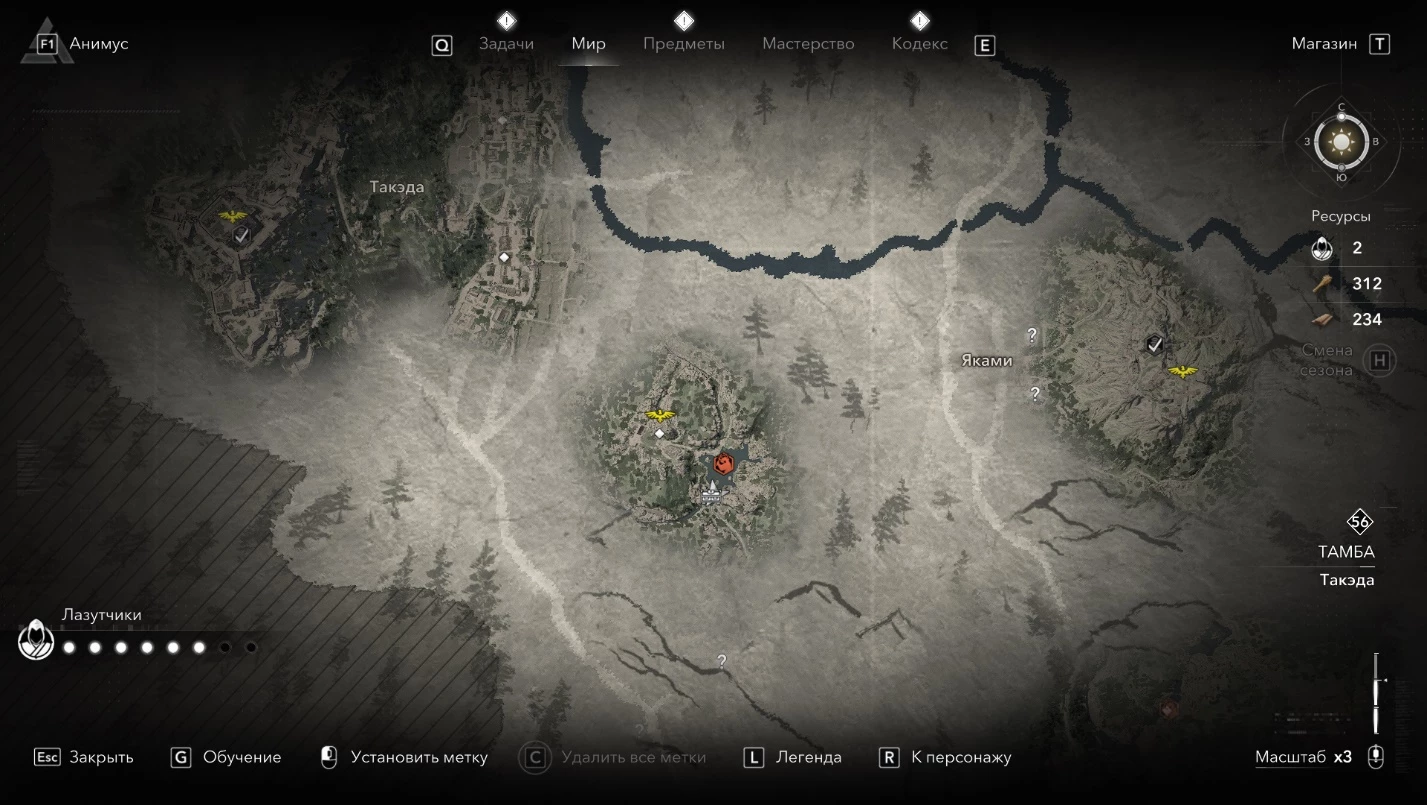This screenshot has width=1427, height=805.
Task: Go to the Мастерство tab
Action: tap(808, 44)
